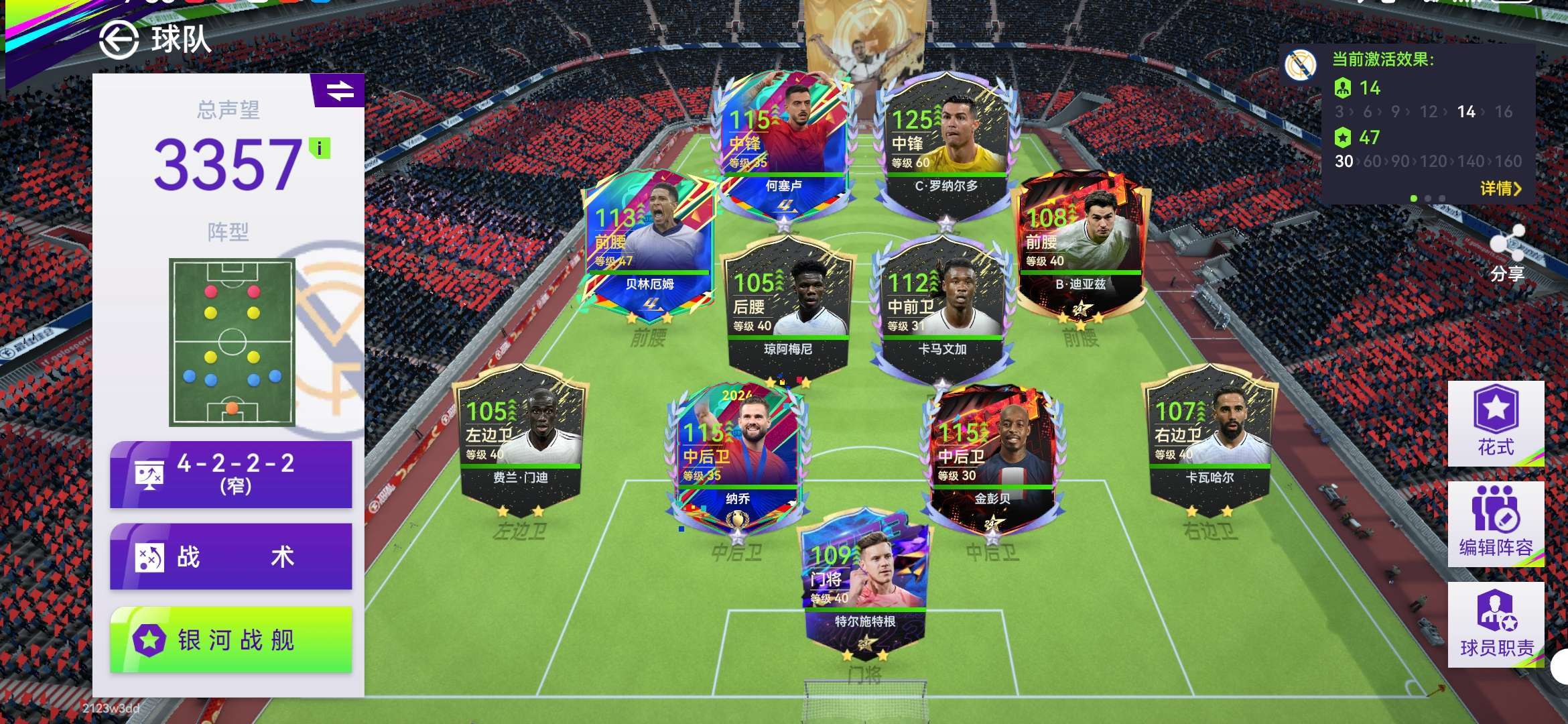1568x724 pixels.
Task: Choose the 卡马文加 midfielder card
Action: tap(941, 308)
